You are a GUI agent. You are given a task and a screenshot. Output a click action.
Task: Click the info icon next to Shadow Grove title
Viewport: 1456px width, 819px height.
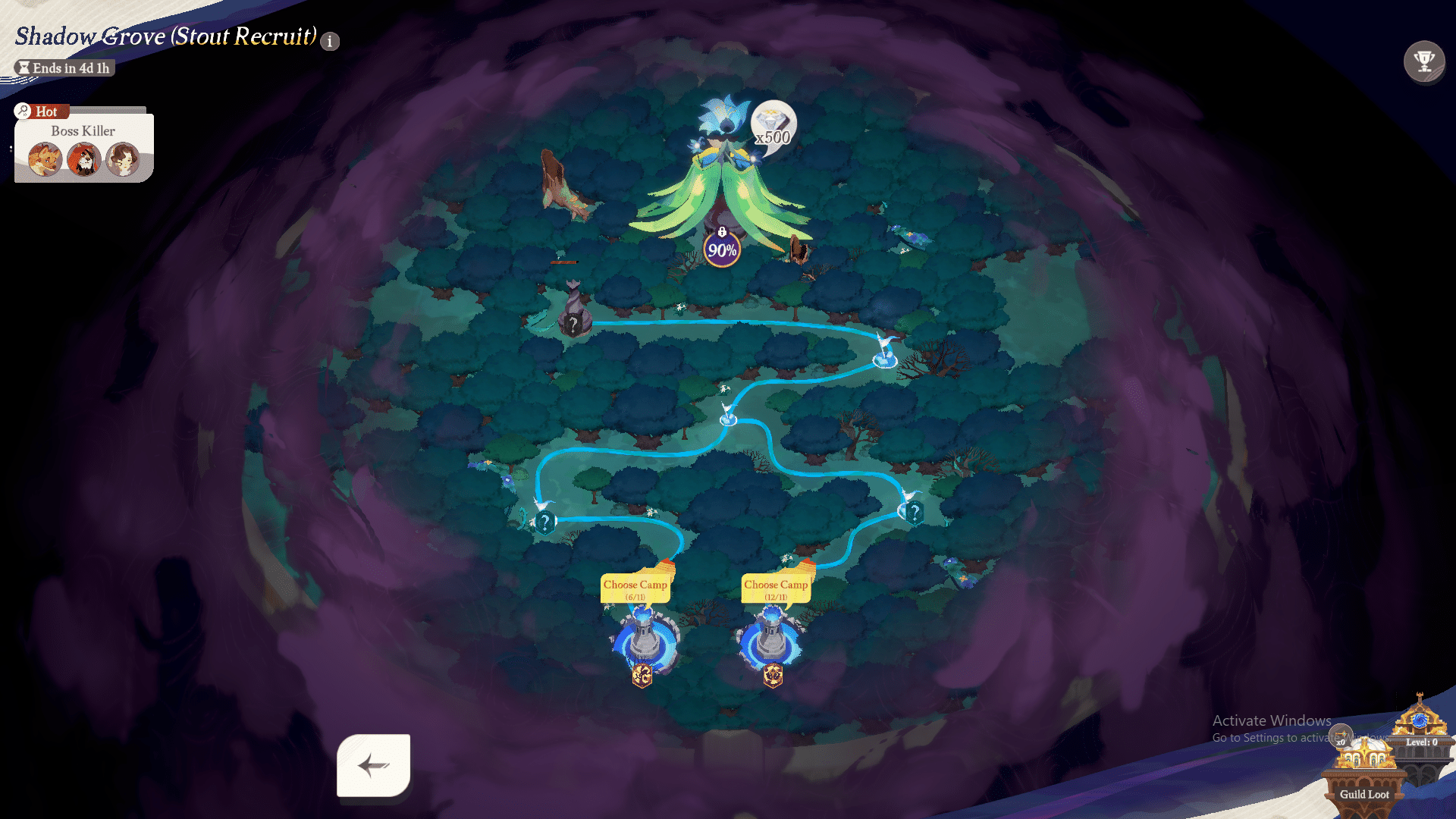[329, 42]
